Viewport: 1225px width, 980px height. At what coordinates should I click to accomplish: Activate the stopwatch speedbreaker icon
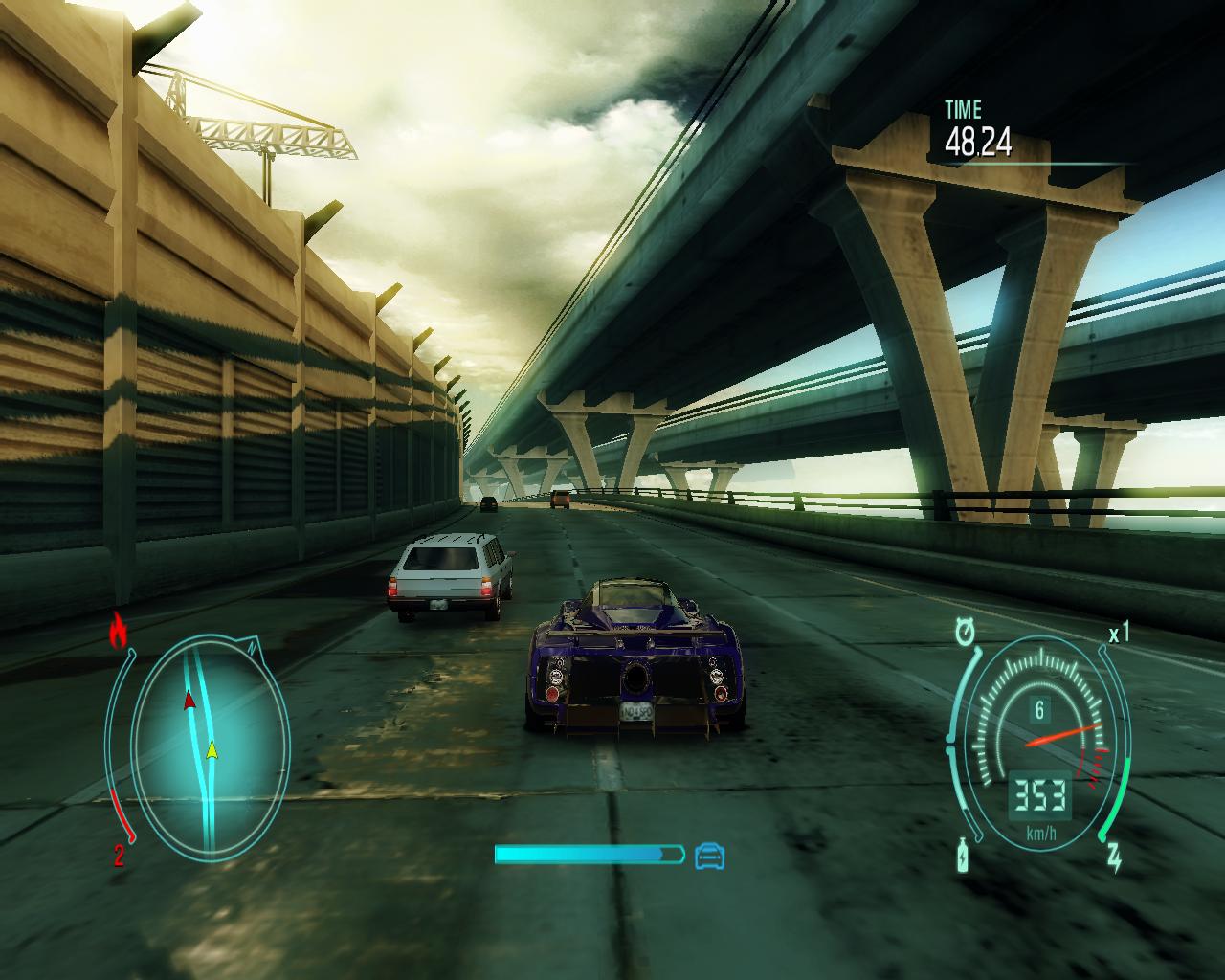(965, 632)
